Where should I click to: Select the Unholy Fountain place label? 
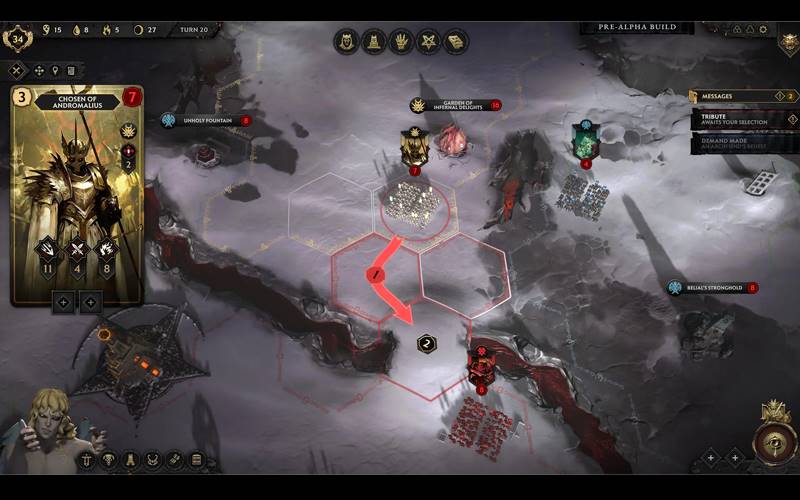tap(205, 121)
